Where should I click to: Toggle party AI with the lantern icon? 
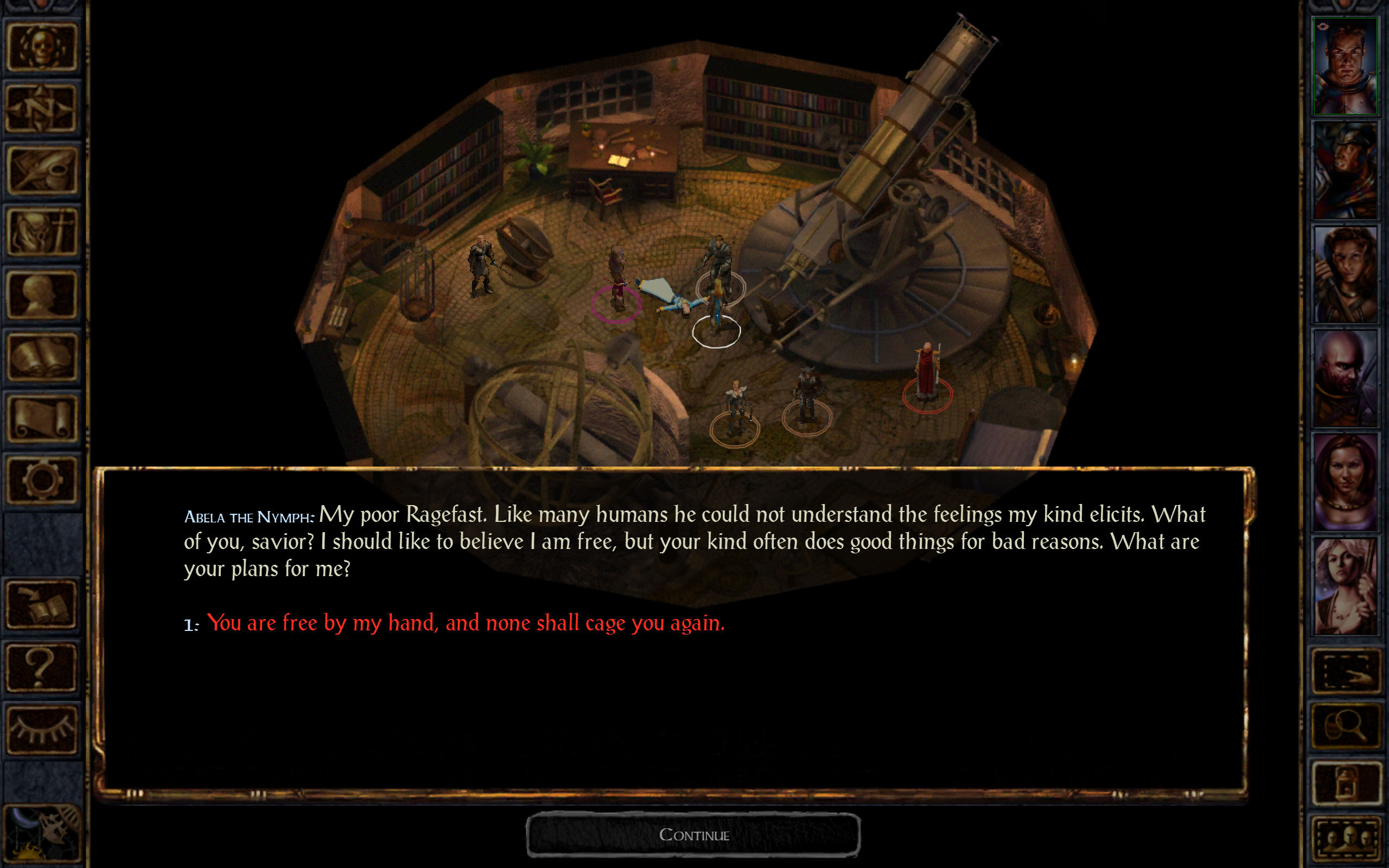coord(1348,782)
